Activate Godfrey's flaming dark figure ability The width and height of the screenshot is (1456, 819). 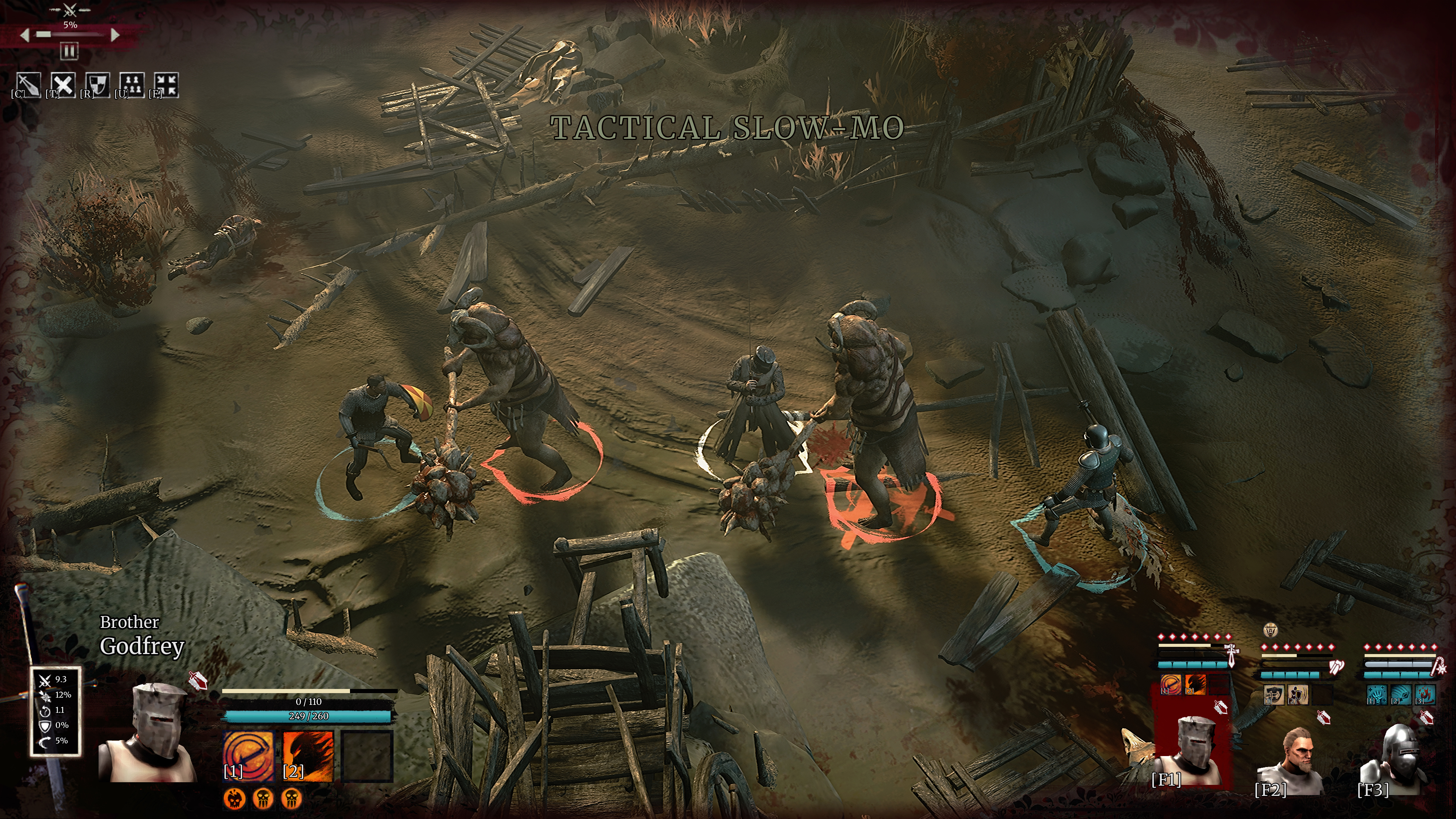[308, 755]
